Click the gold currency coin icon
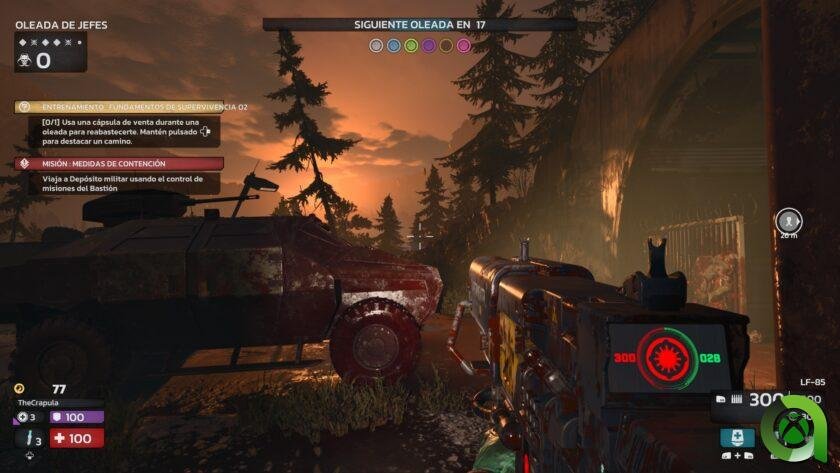The width and height of the screenshot is (840, 473). pyautogui.click(x=19, y=388)
